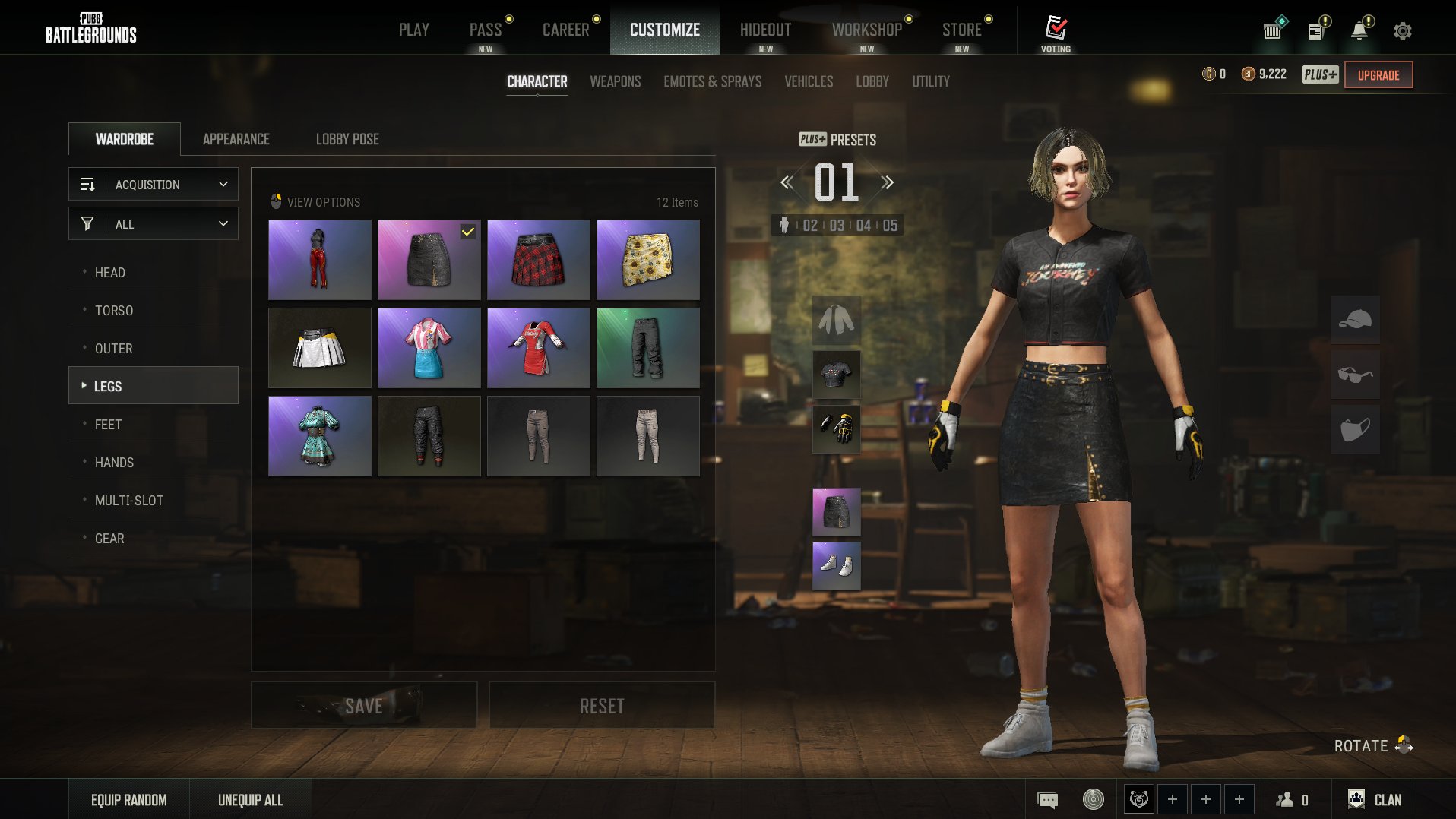
Task: Reset the wardrobe changes
Action: [601, 706]
